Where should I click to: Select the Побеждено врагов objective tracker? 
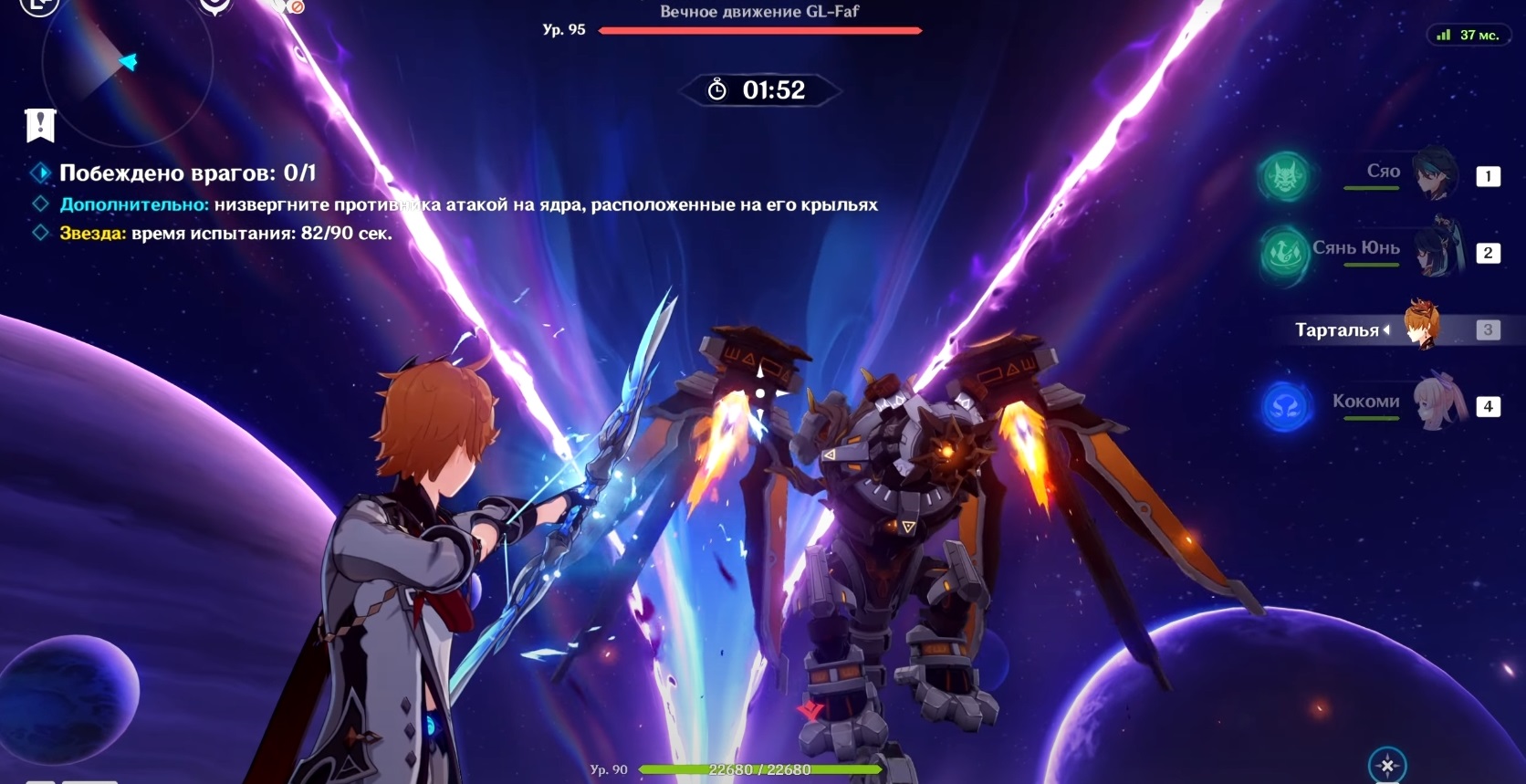point(187,172)
